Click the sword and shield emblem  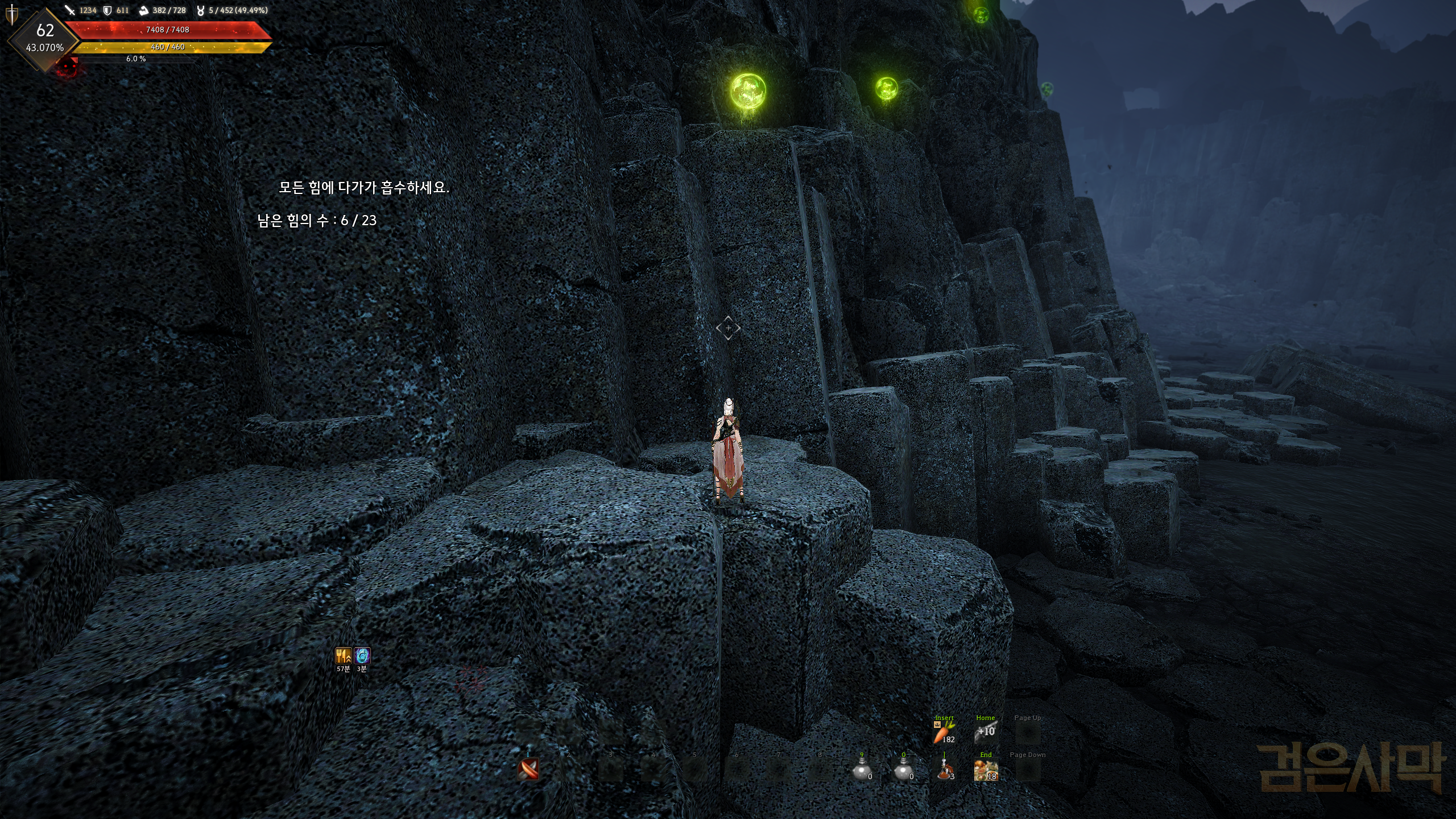coord(11,14)
